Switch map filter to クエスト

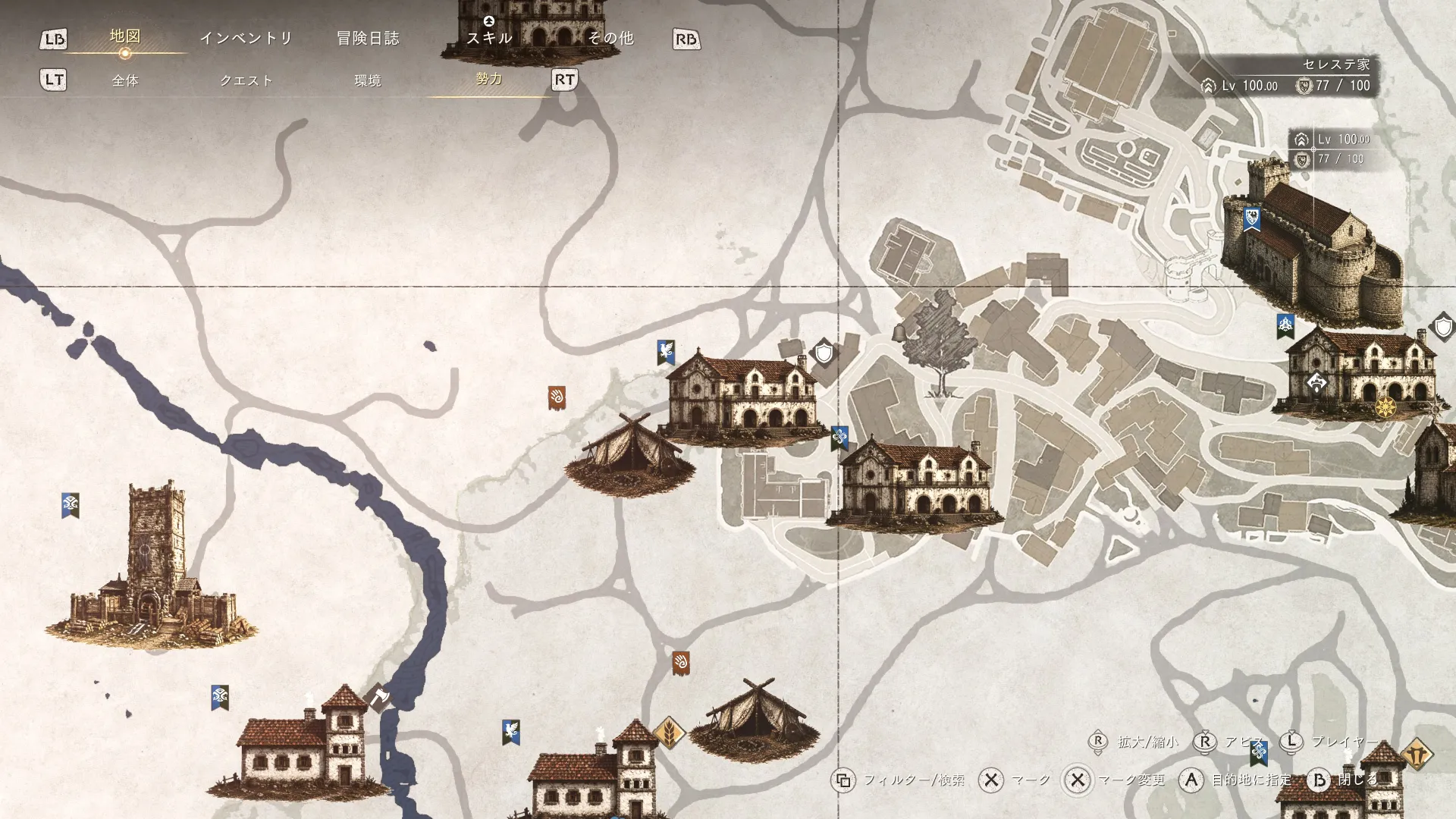[246, 80]
